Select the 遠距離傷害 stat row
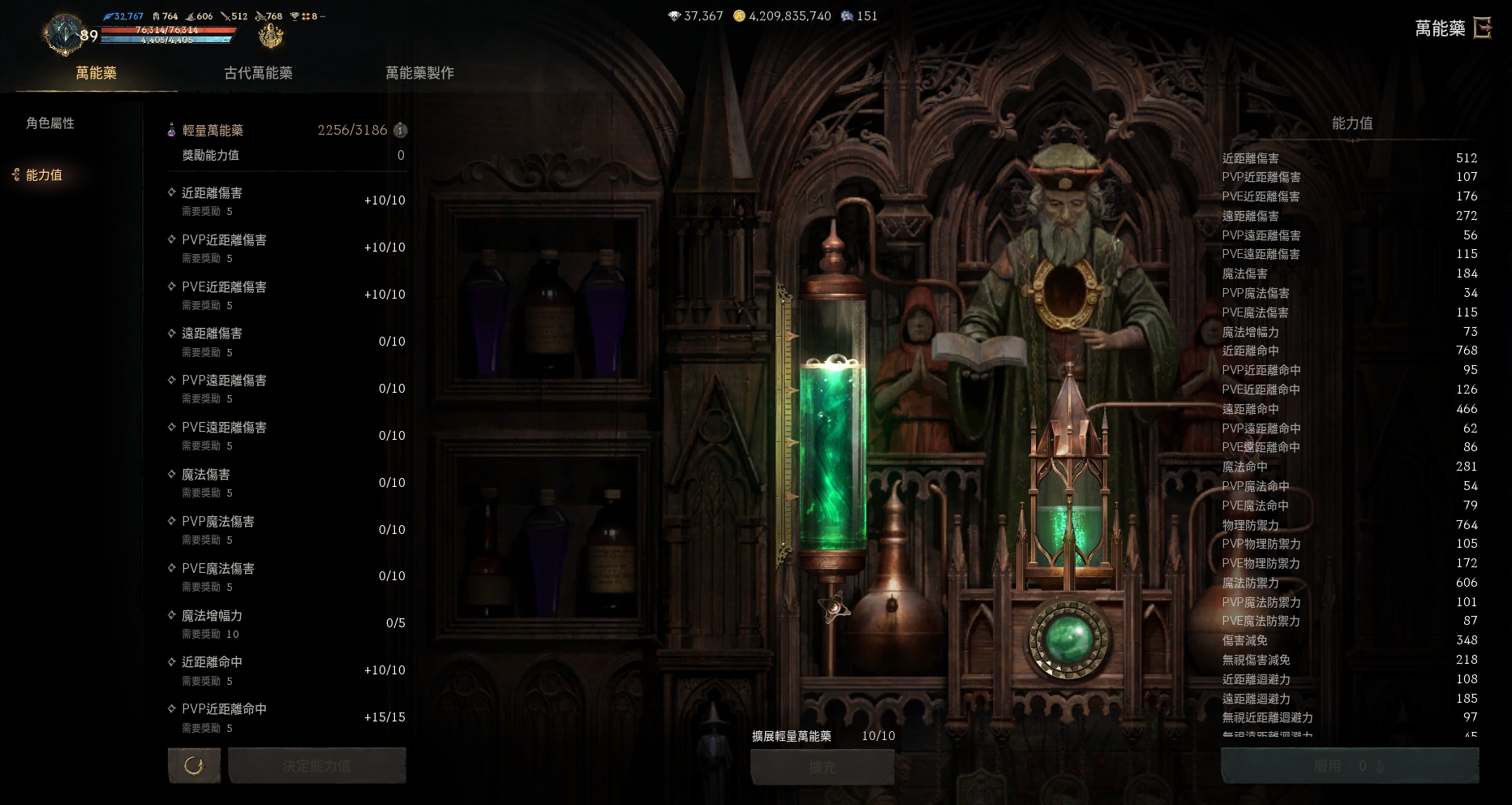The height and width of the screenshot is (805, 1512). [x=286, y=342]
